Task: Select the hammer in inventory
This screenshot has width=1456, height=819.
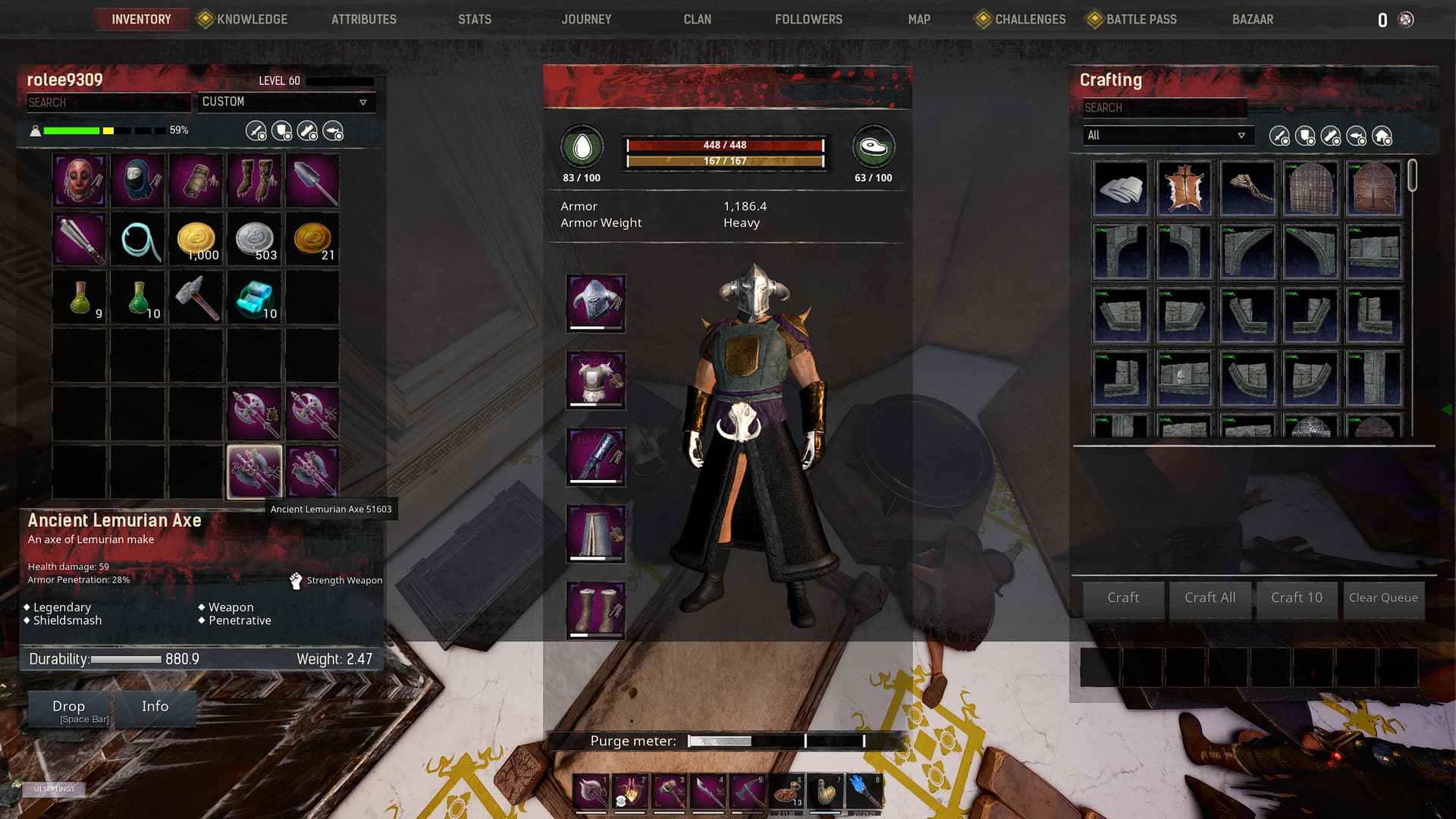Action: [196, 298]
